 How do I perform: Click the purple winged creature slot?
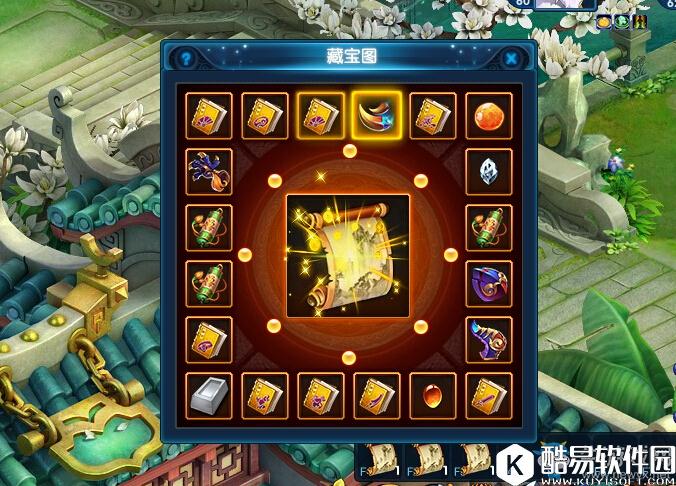click(x=209, y=172)
